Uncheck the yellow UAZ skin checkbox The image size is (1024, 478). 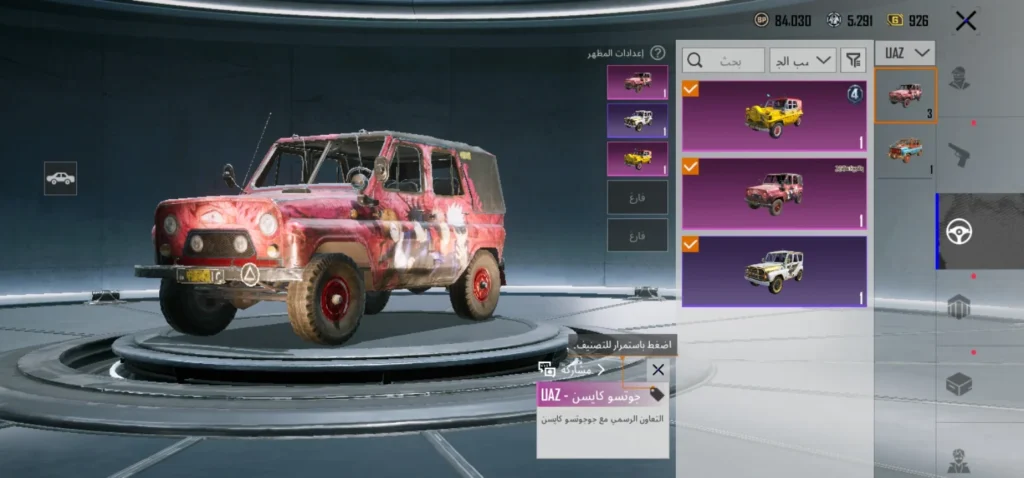pos(691,90)
